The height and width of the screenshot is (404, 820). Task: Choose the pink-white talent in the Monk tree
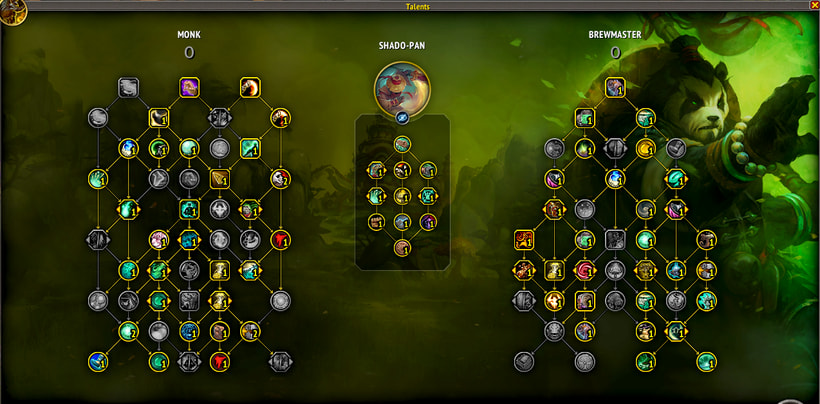(158, 239)
